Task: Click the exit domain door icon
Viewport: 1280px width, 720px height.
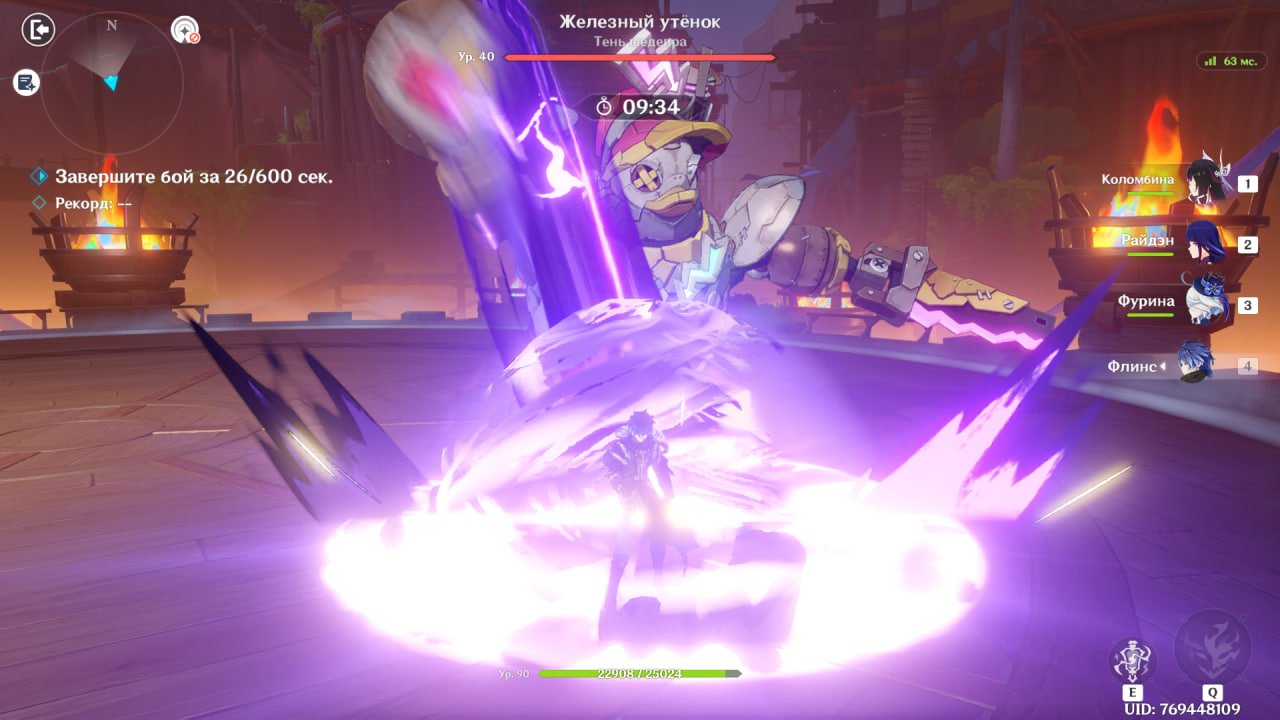Action: 37,30
